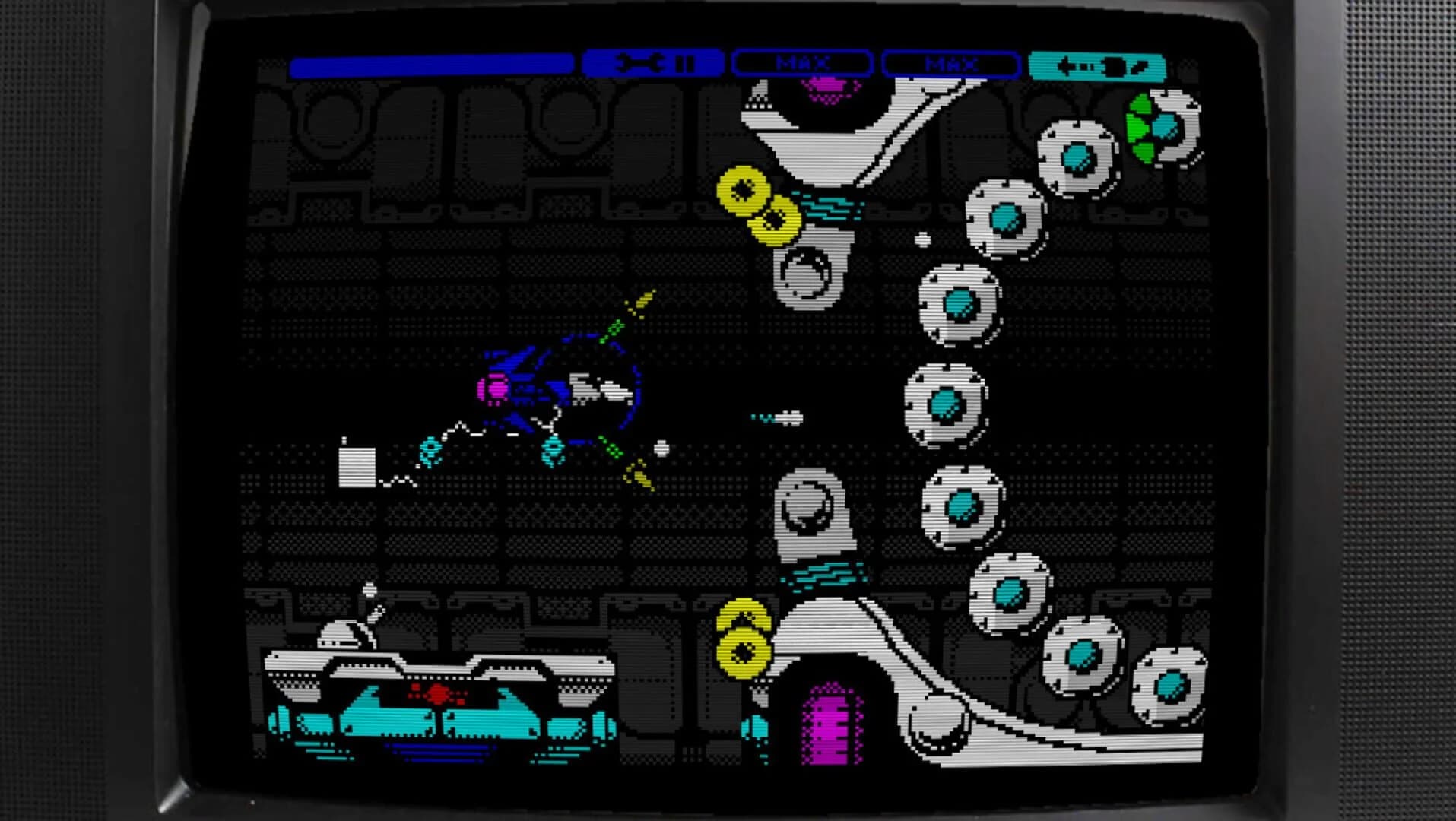Click the pause bars icon next to the wrench
This screenshot has height=821, width=1456.
(x=687, y=65)
